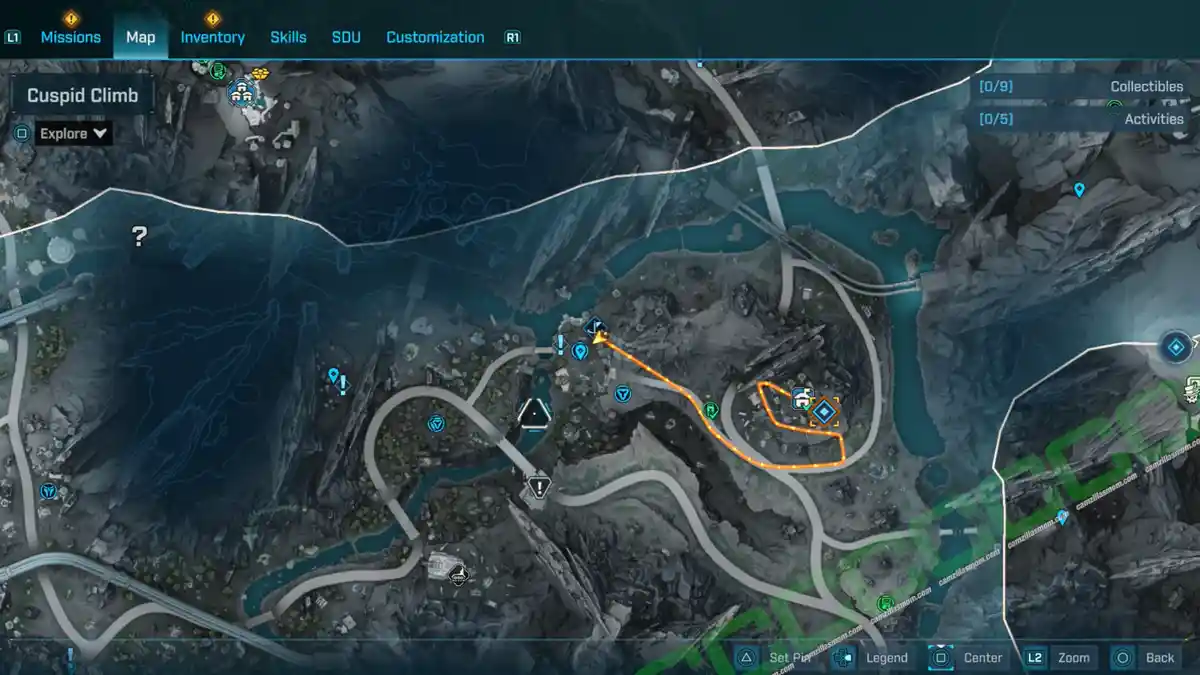Expand the Explore dropdown
1200x675 pixels.
pyautogui.click(x=74, y=133)
